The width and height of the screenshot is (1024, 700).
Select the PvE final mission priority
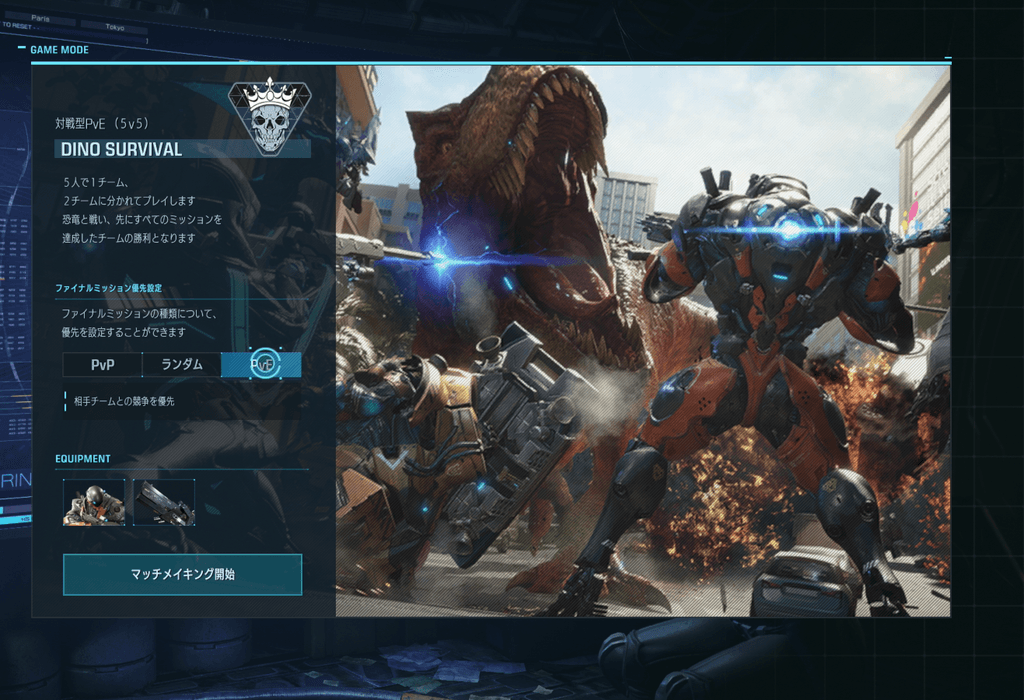[262, 365]
